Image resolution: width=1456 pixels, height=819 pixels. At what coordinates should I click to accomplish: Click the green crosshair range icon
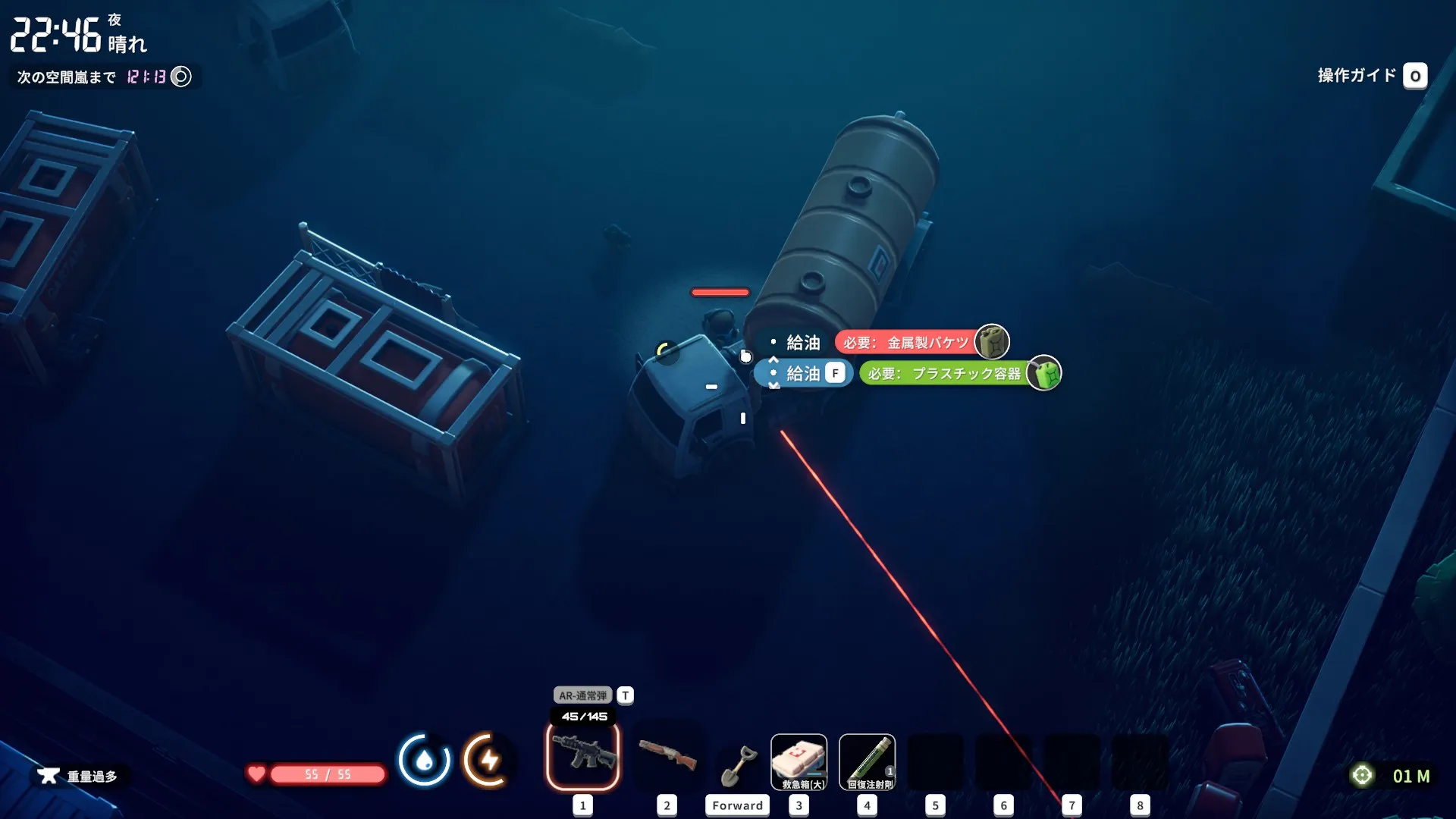1362,775
